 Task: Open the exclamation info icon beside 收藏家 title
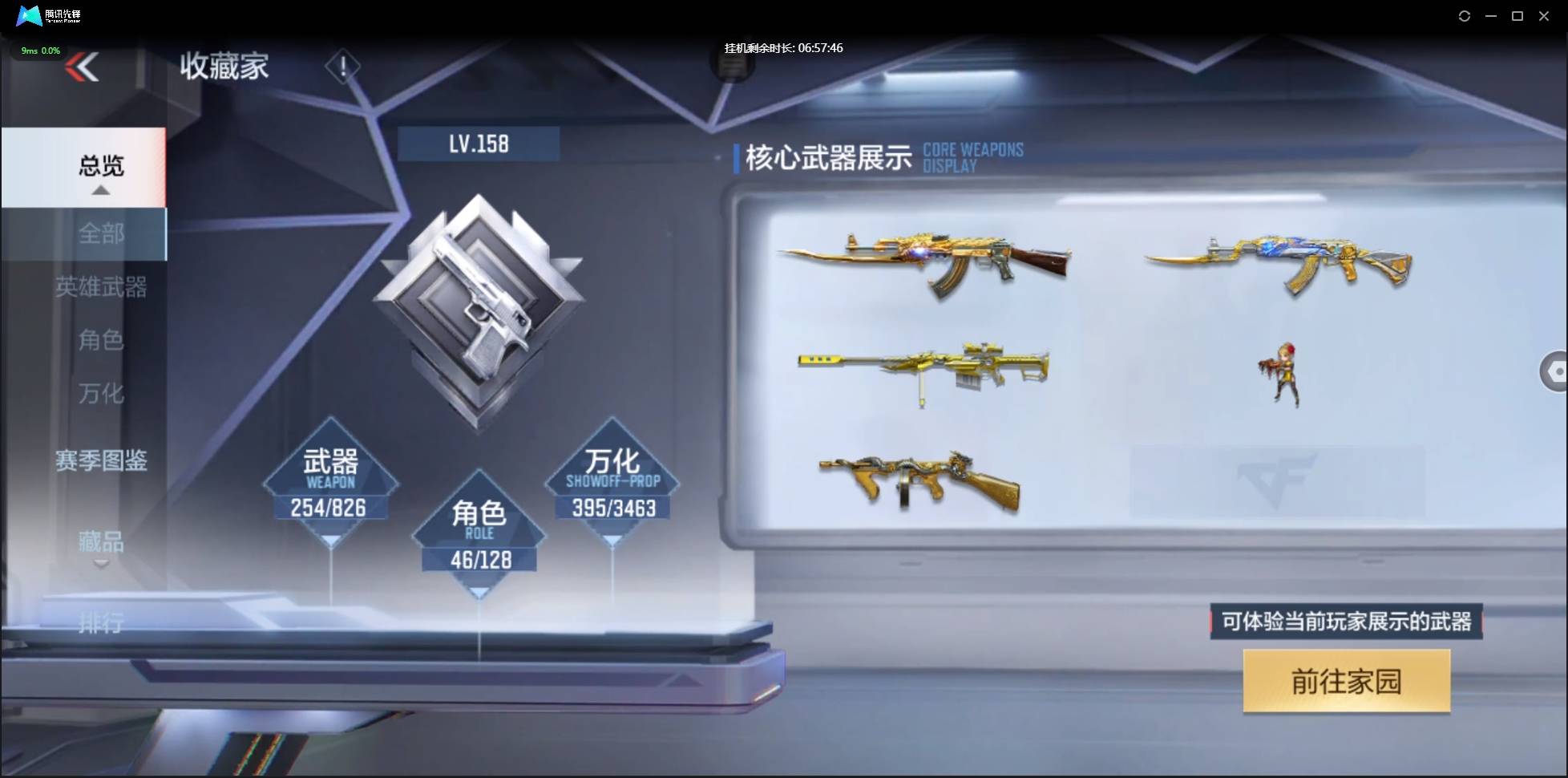click(x=343, y=65)
